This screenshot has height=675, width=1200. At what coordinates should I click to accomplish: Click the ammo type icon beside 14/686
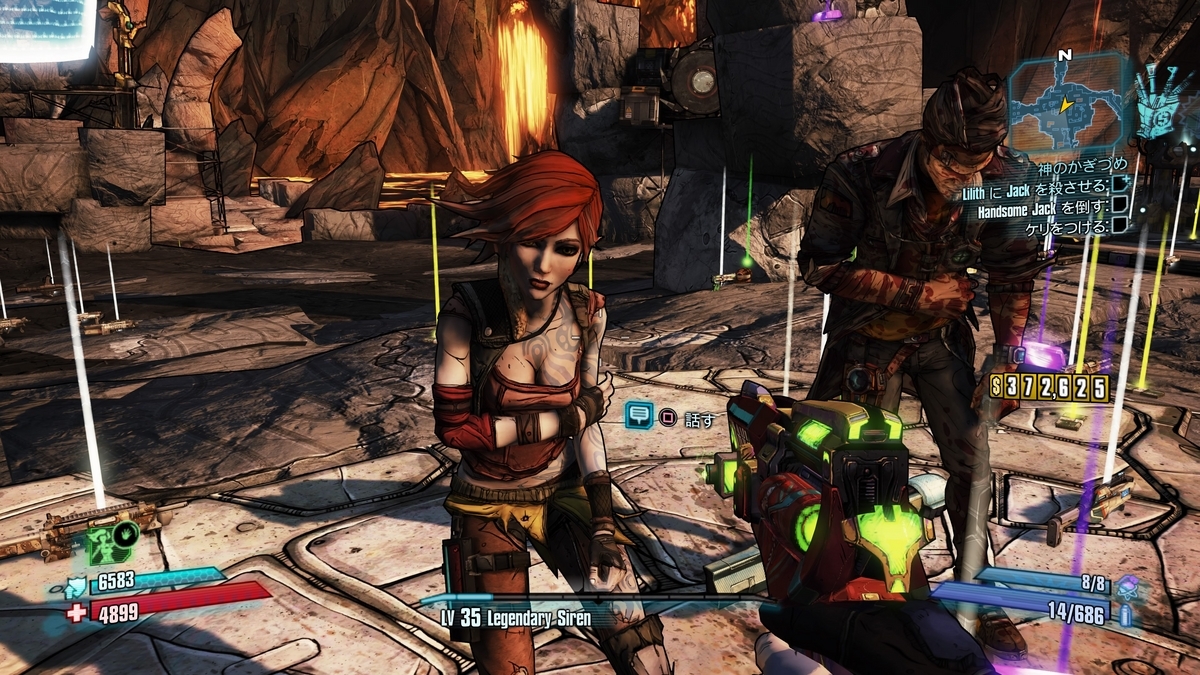(x=1128, y=614)
